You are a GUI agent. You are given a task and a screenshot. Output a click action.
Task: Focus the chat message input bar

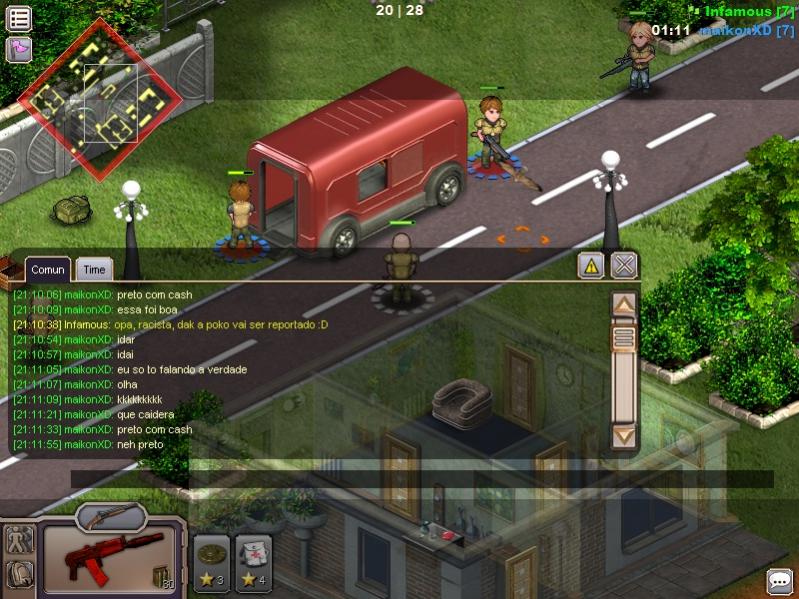(420, 480)
